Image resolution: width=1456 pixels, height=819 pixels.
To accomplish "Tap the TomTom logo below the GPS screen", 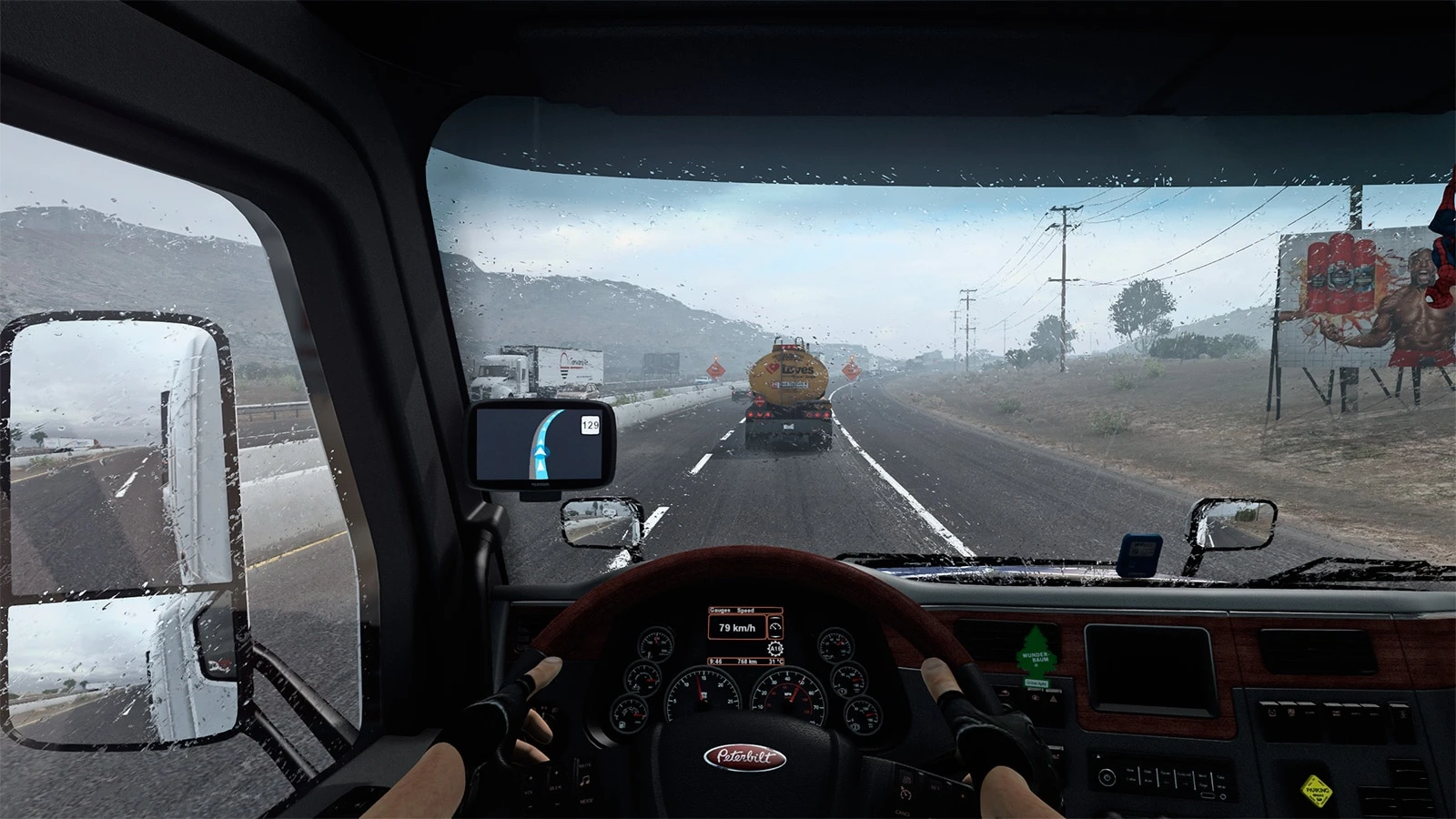I will point(541,483).
